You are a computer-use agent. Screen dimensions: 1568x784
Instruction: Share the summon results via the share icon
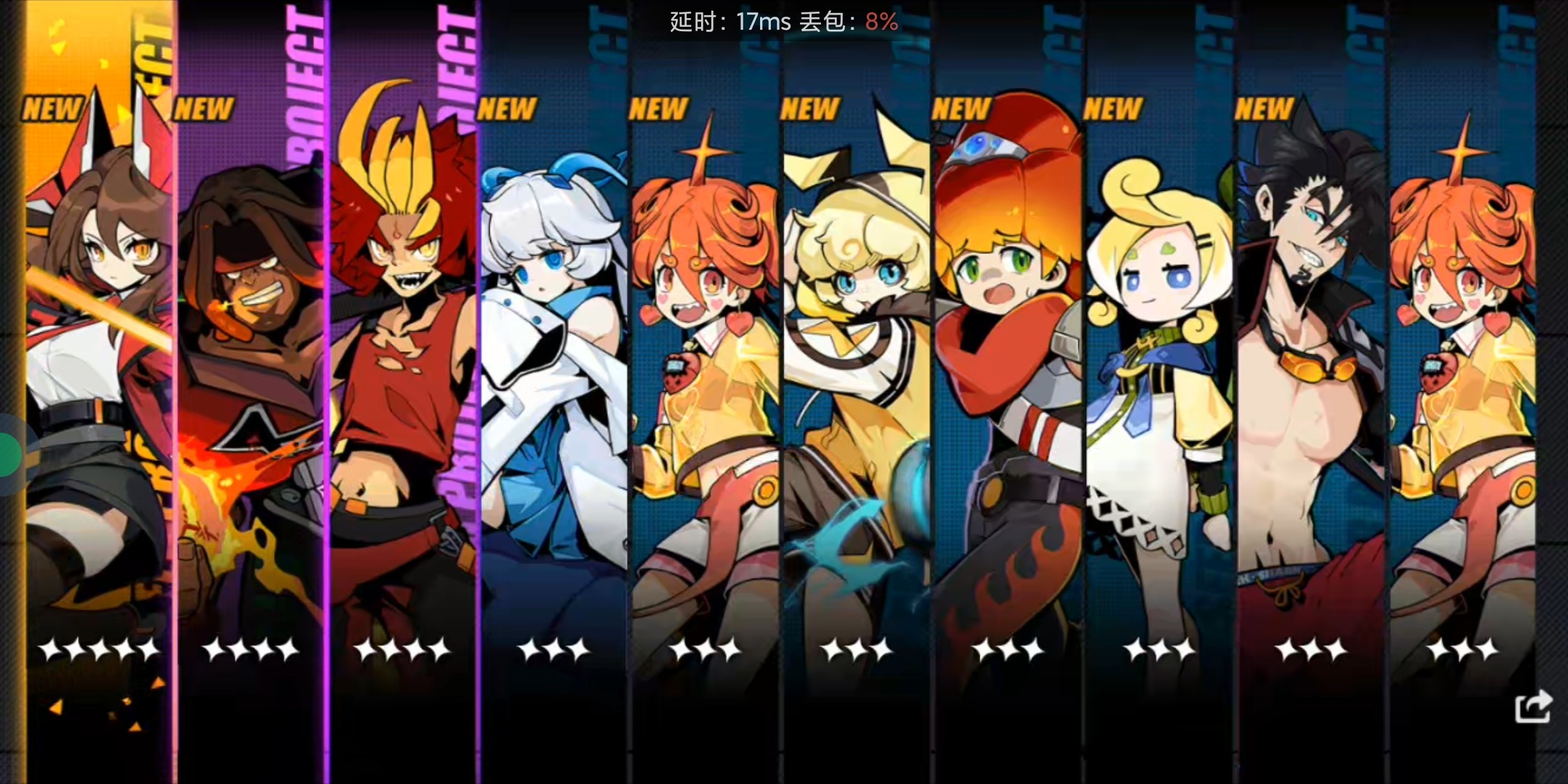coord(1532,706)
